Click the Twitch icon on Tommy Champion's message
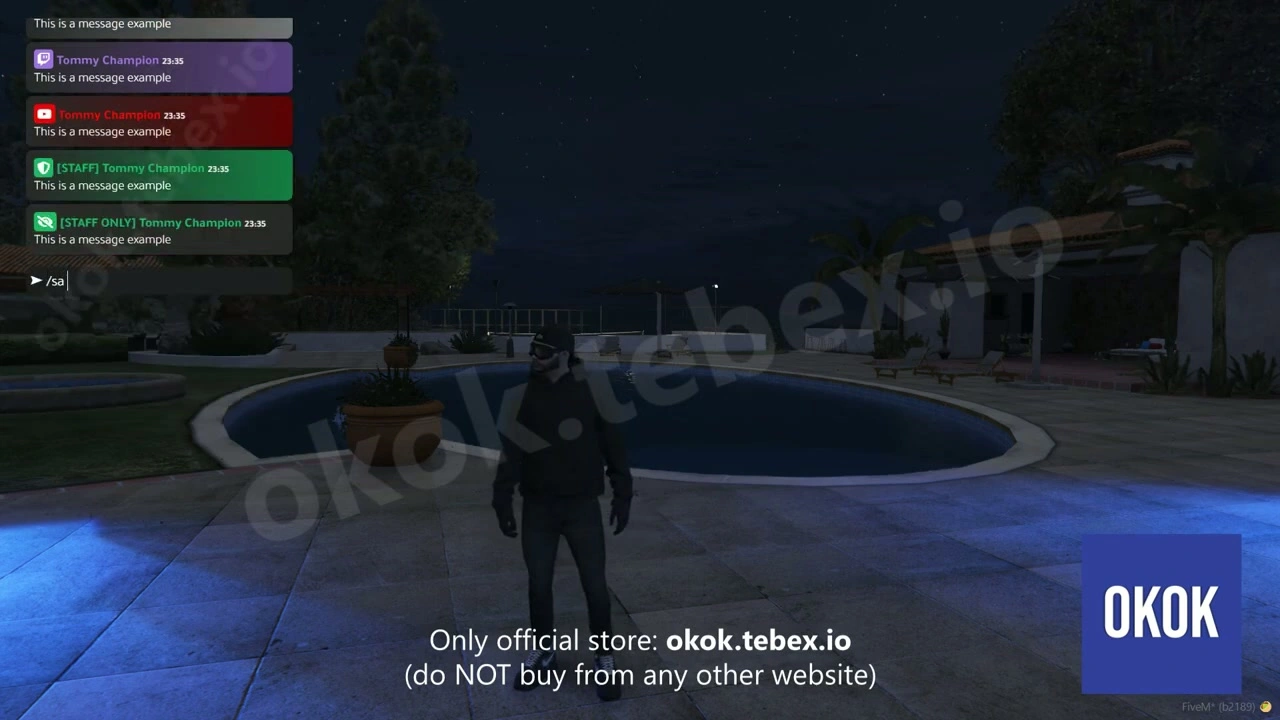 pyautogui.click(x=43, y=59)
